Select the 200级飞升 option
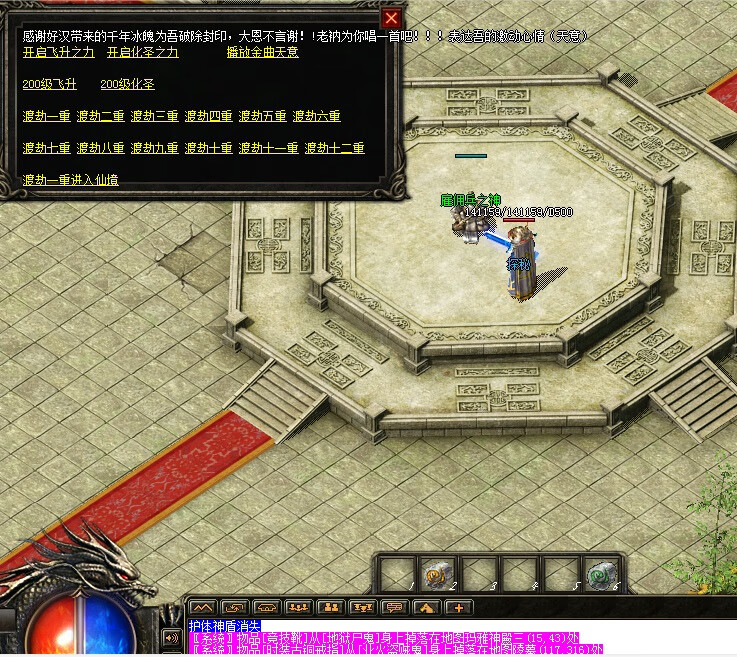This screenshot has height=657, width=737. (x=49, y=84)
